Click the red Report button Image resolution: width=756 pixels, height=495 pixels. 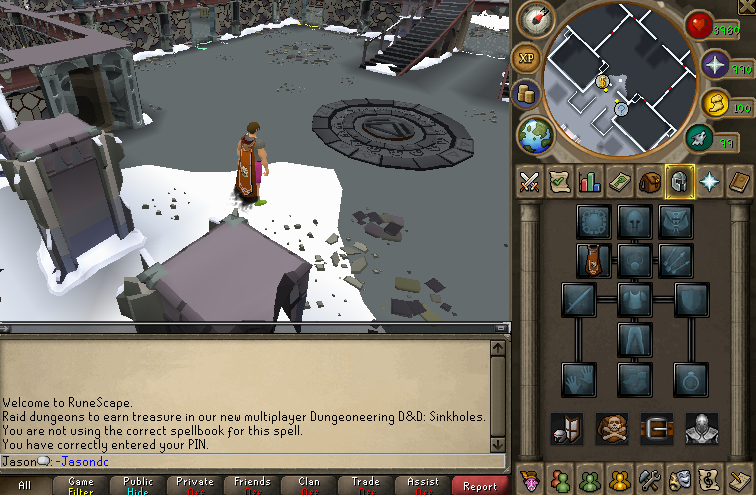point(479,486)
